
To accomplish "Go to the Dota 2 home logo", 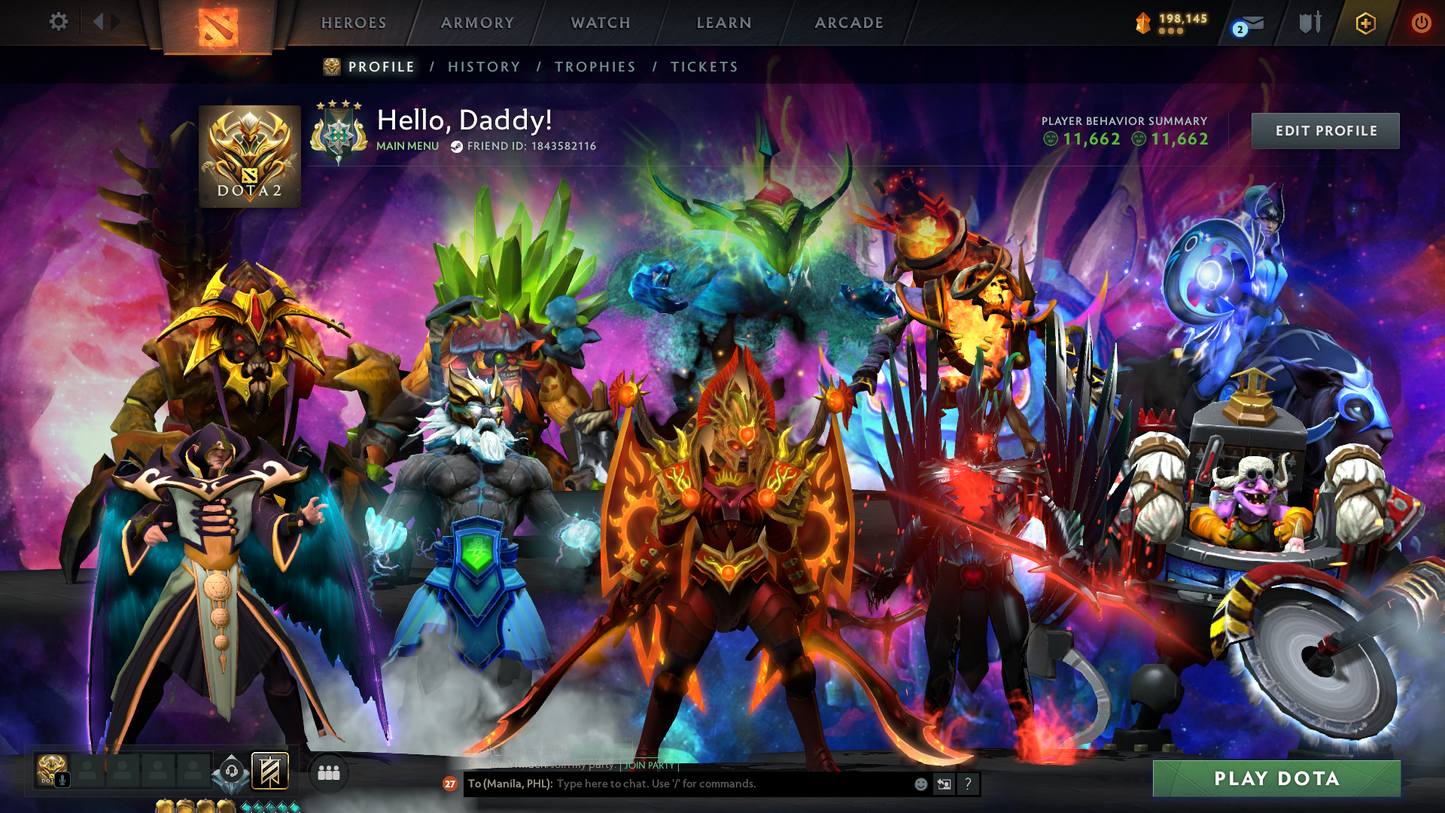I will point(217,26).
